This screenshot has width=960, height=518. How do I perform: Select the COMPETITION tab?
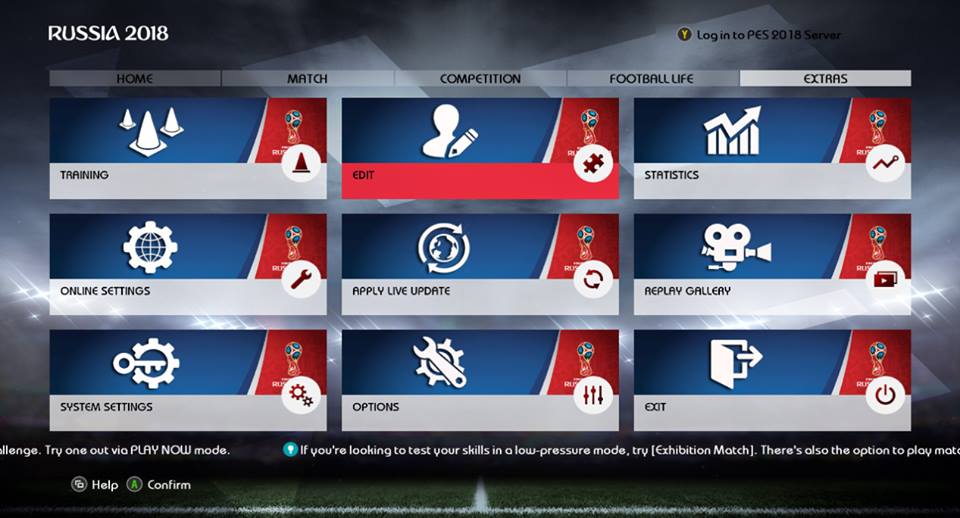pos(480,78)
